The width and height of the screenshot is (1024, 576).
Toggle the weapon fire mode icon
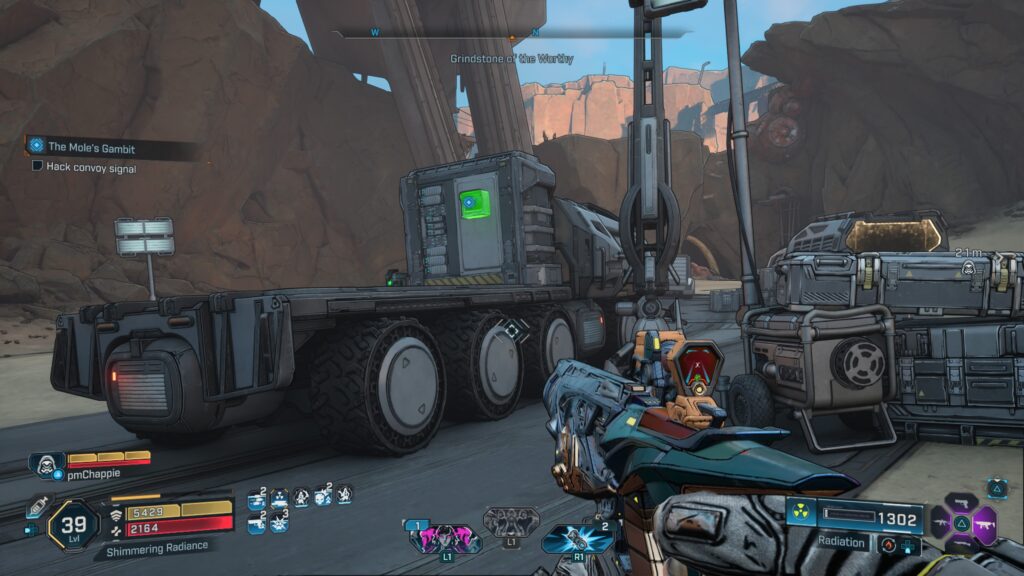(888, 543)
